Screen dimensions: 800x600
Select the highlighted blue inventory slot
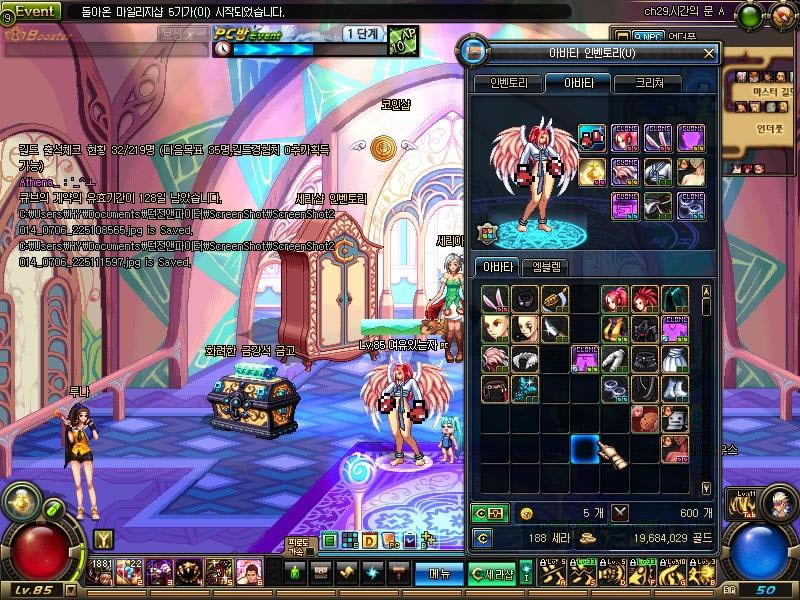click(x=584, y=449)
